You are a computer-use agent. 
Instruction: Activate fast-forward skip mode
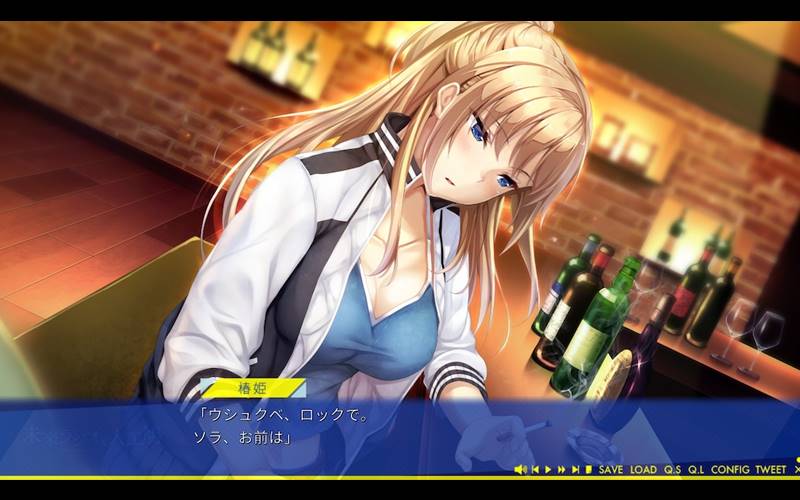click(561, 469)
